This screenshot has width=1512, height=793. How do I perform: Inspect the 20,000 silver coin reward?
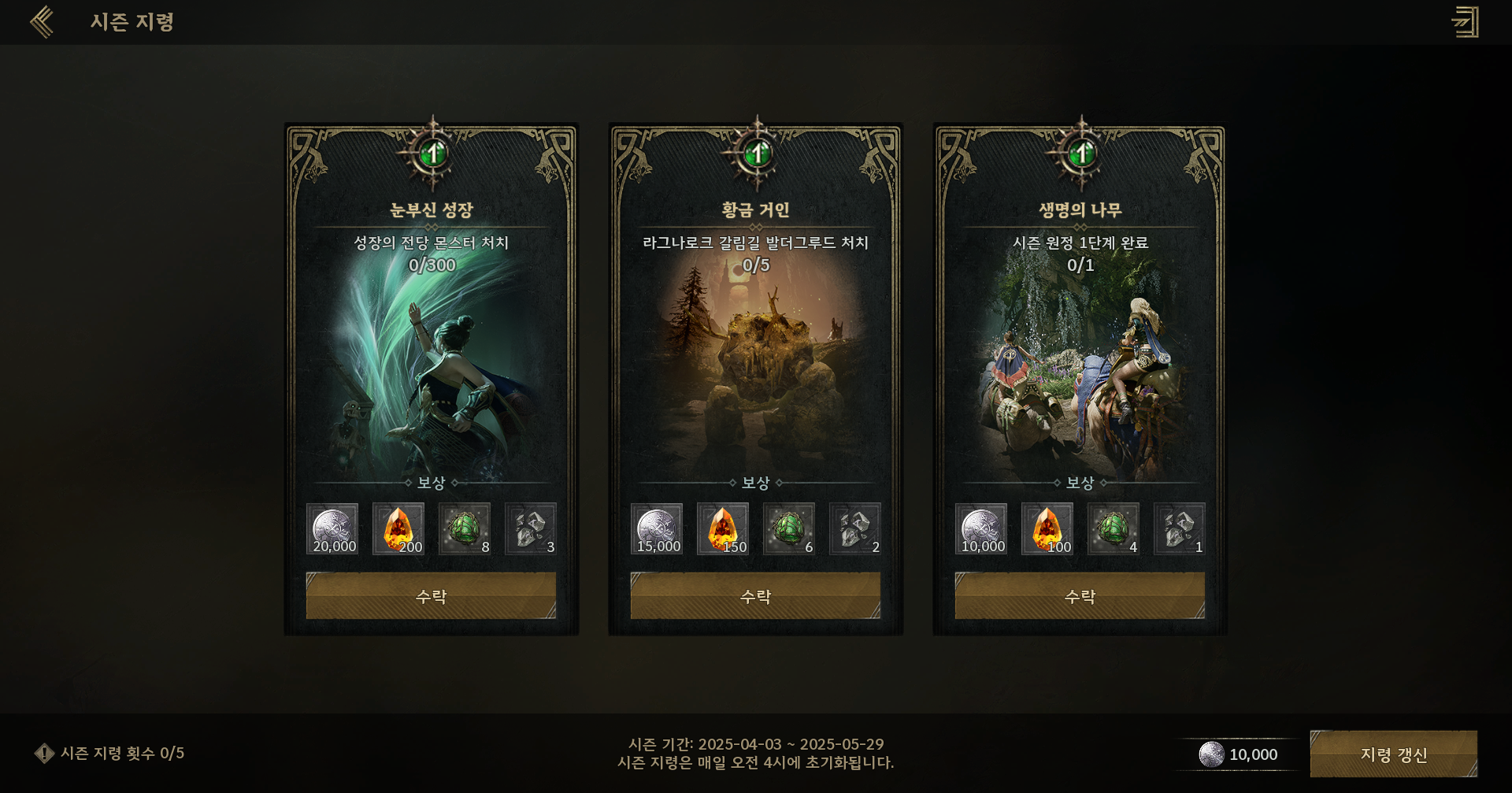(332, 529)
